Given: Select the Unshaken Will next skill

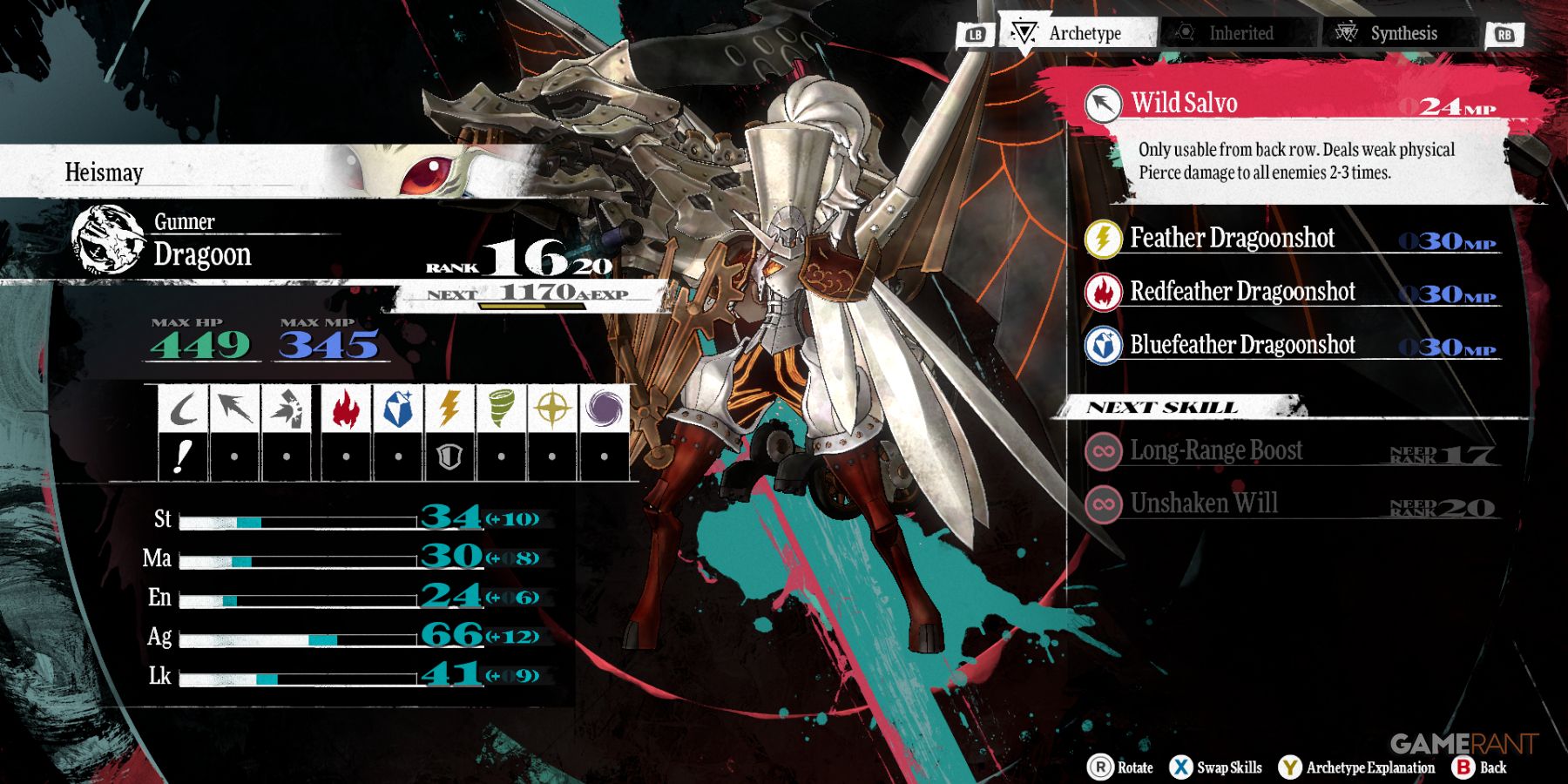Looking at the screenshot, I should pyautogui.click(x=1204, y=504).
